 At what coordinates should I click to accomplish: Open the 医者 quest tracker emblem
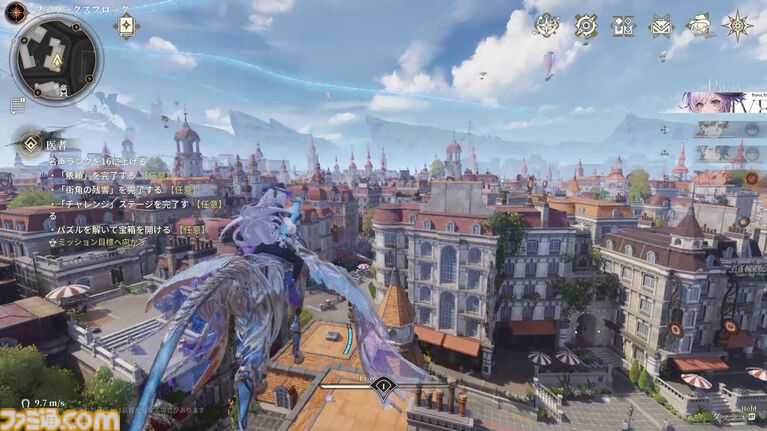[29, 143]
